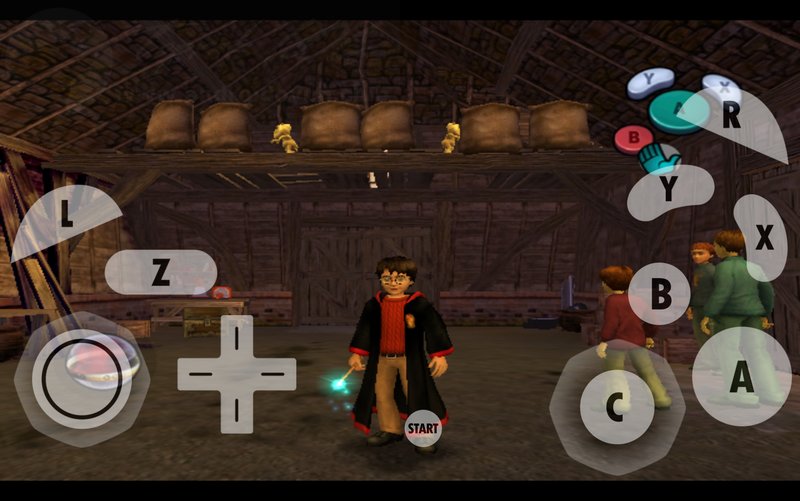Tap the large translucent B touch button
The width and height of the screenshot is (800, 501).
[x=660, y=294]
